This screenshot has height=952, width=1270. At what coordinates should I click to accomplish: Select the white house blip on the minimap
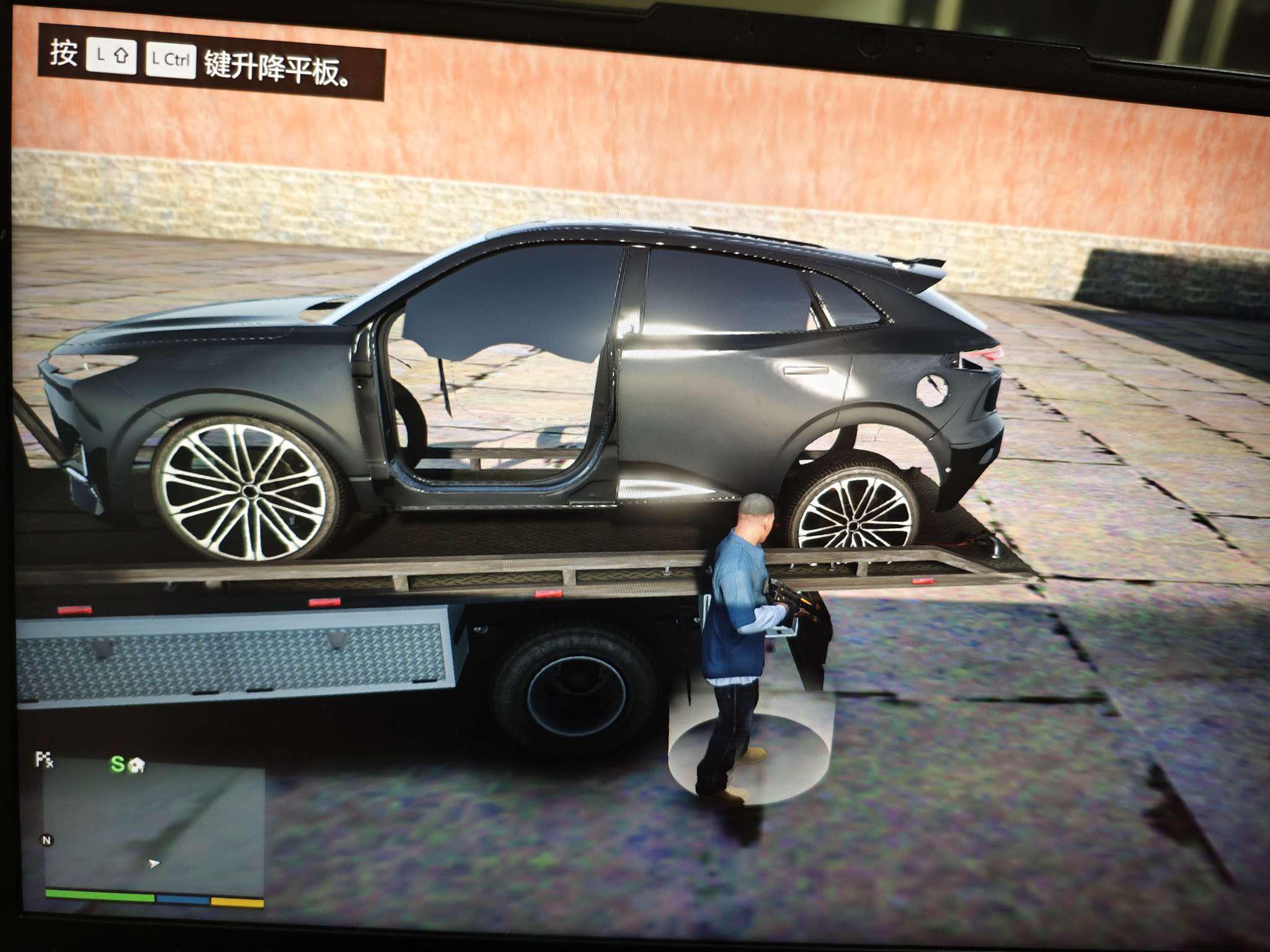(x=136, y=765)
